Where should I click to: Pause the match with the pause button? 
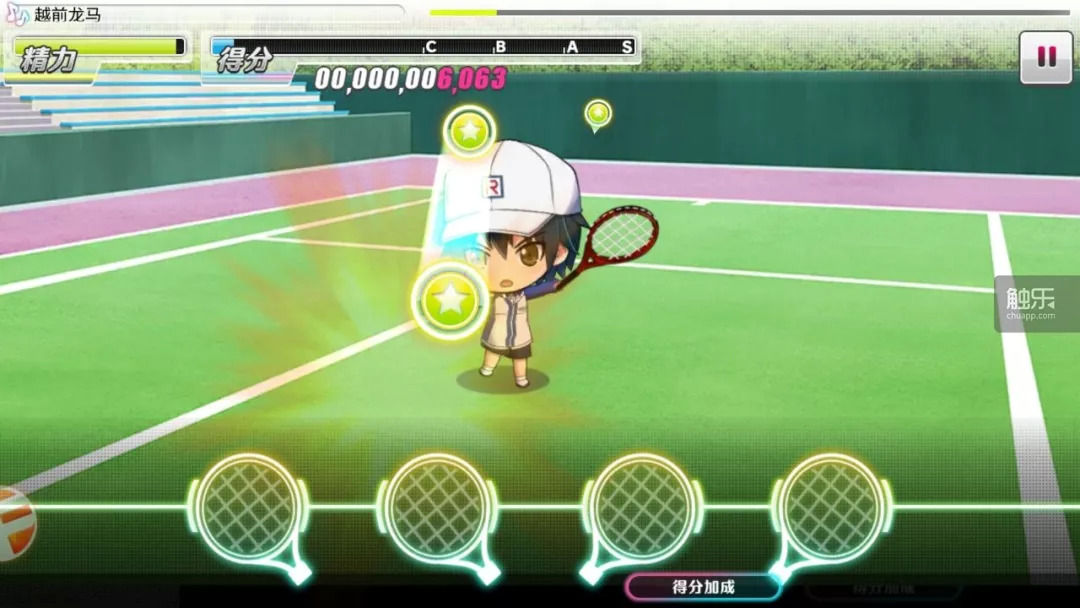pyautogui.click(x=1046, y=57)
